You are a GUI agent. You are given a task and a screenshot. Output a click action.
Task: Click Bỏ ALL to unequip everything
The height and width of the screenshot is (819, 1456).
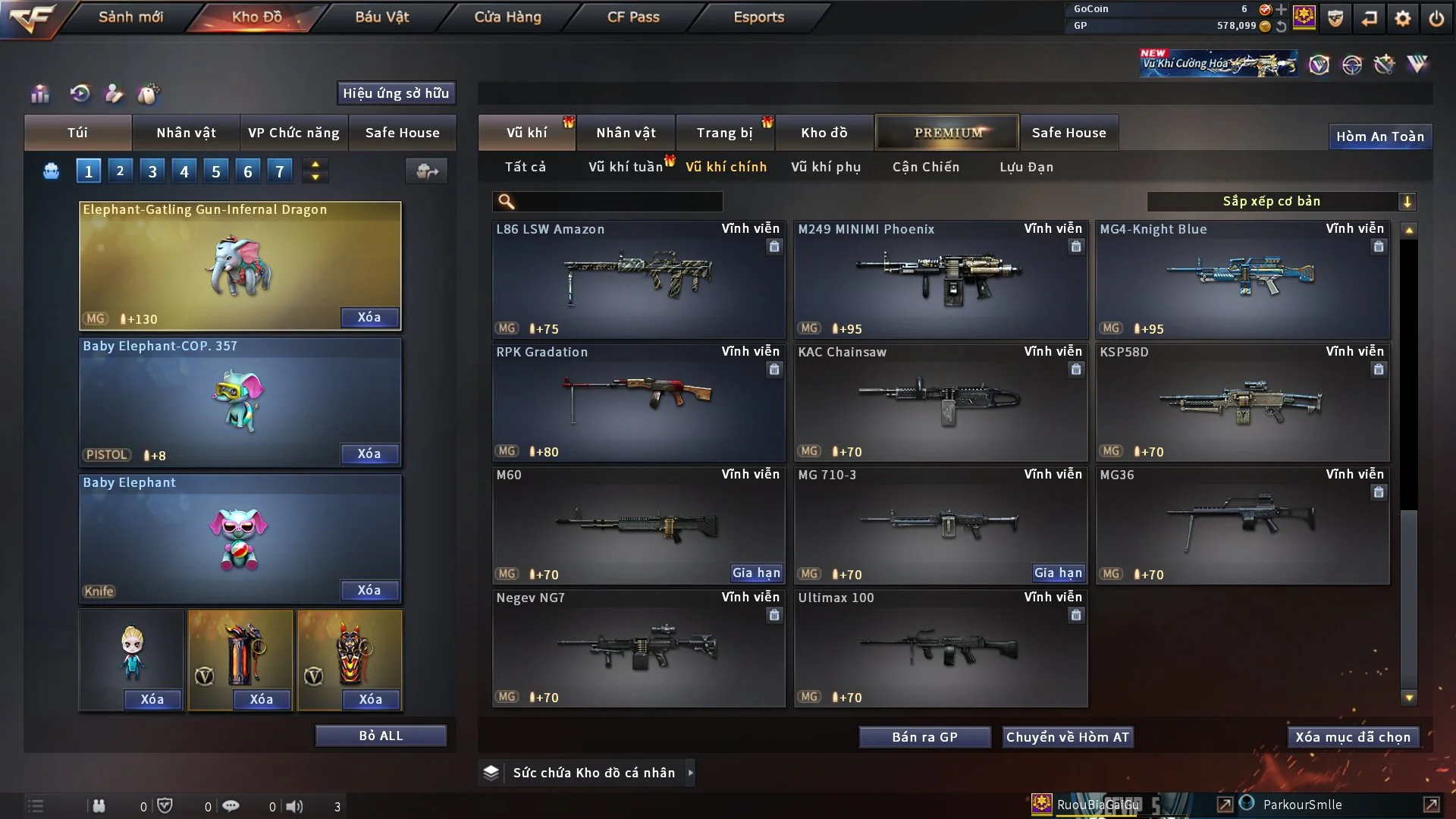click(x=381, y=736)
